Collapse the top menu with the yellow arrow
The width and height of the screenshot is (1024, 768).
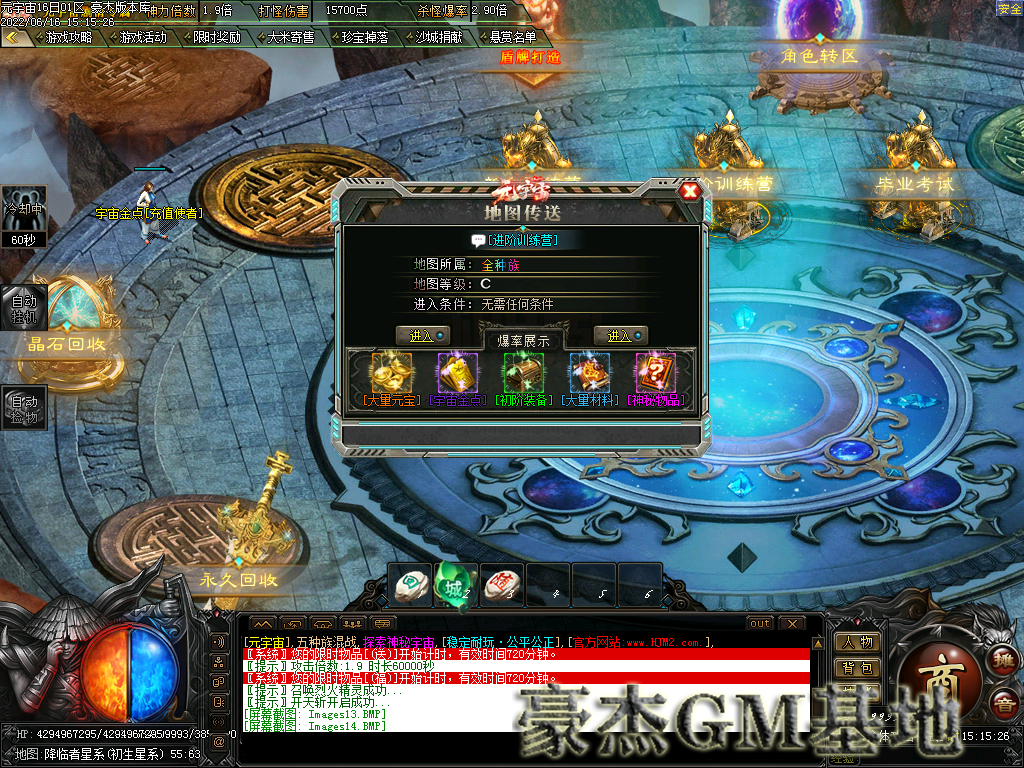(x=13, y=37)
